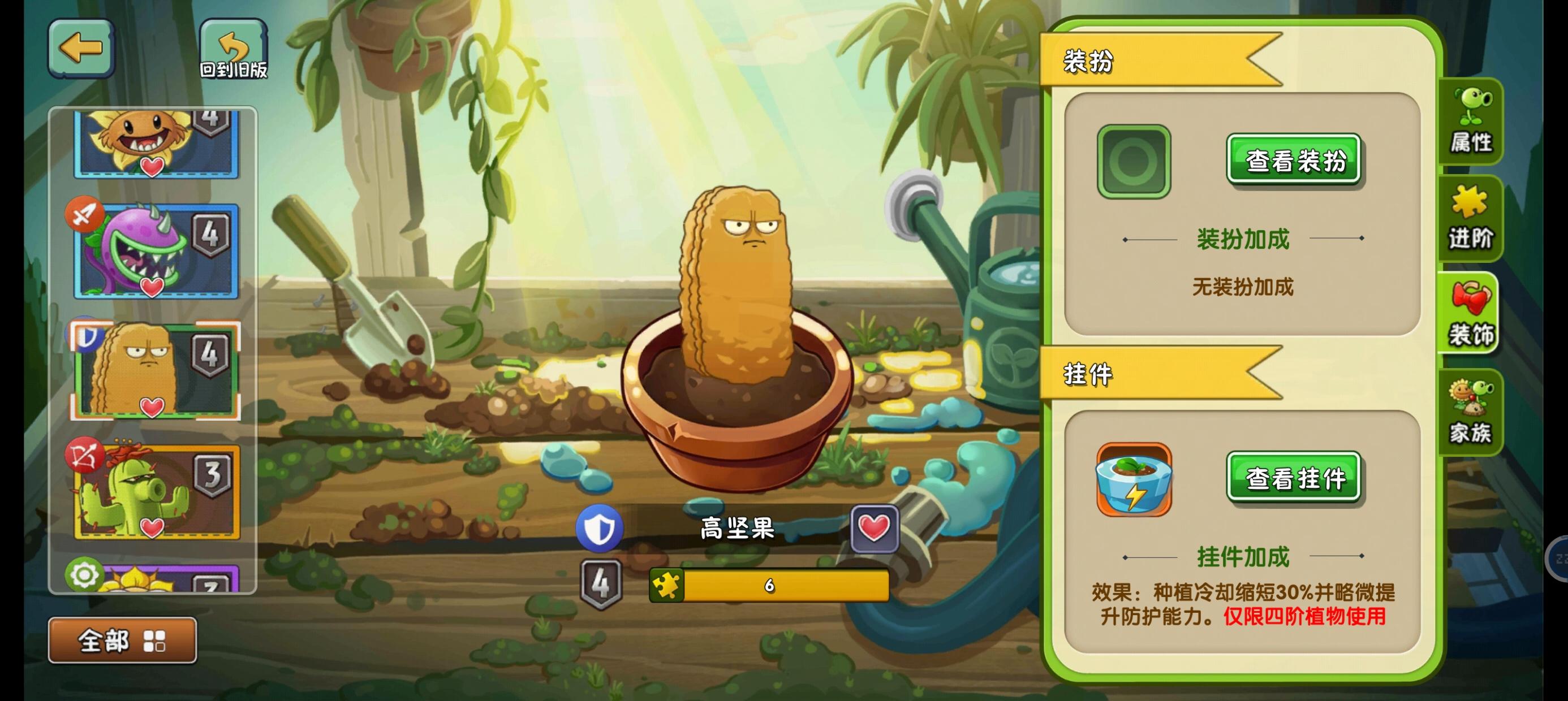The height and width of the screenshot is (701, 1568).
Task: Toggle the grid view icon on 全部 button
Action: (x=156, y=641)
